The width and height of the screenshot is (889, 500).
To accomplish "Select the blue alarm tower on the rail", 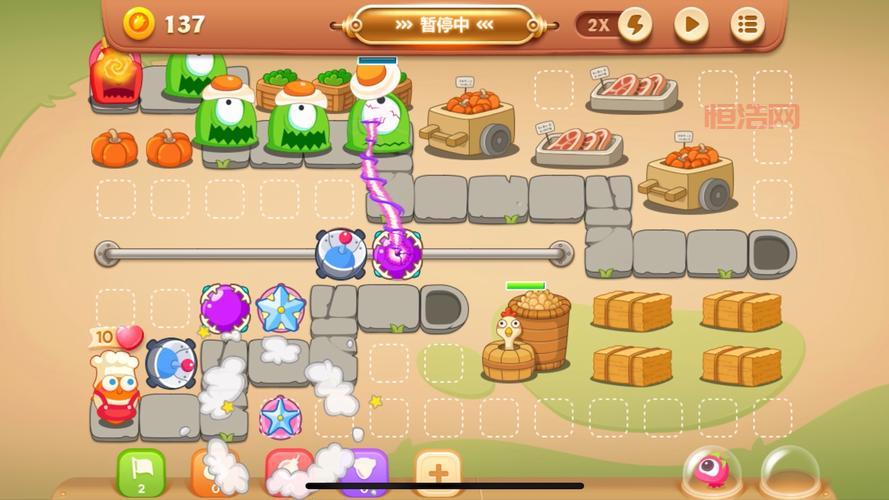I will pyautogui.click(x=341, y=254).
